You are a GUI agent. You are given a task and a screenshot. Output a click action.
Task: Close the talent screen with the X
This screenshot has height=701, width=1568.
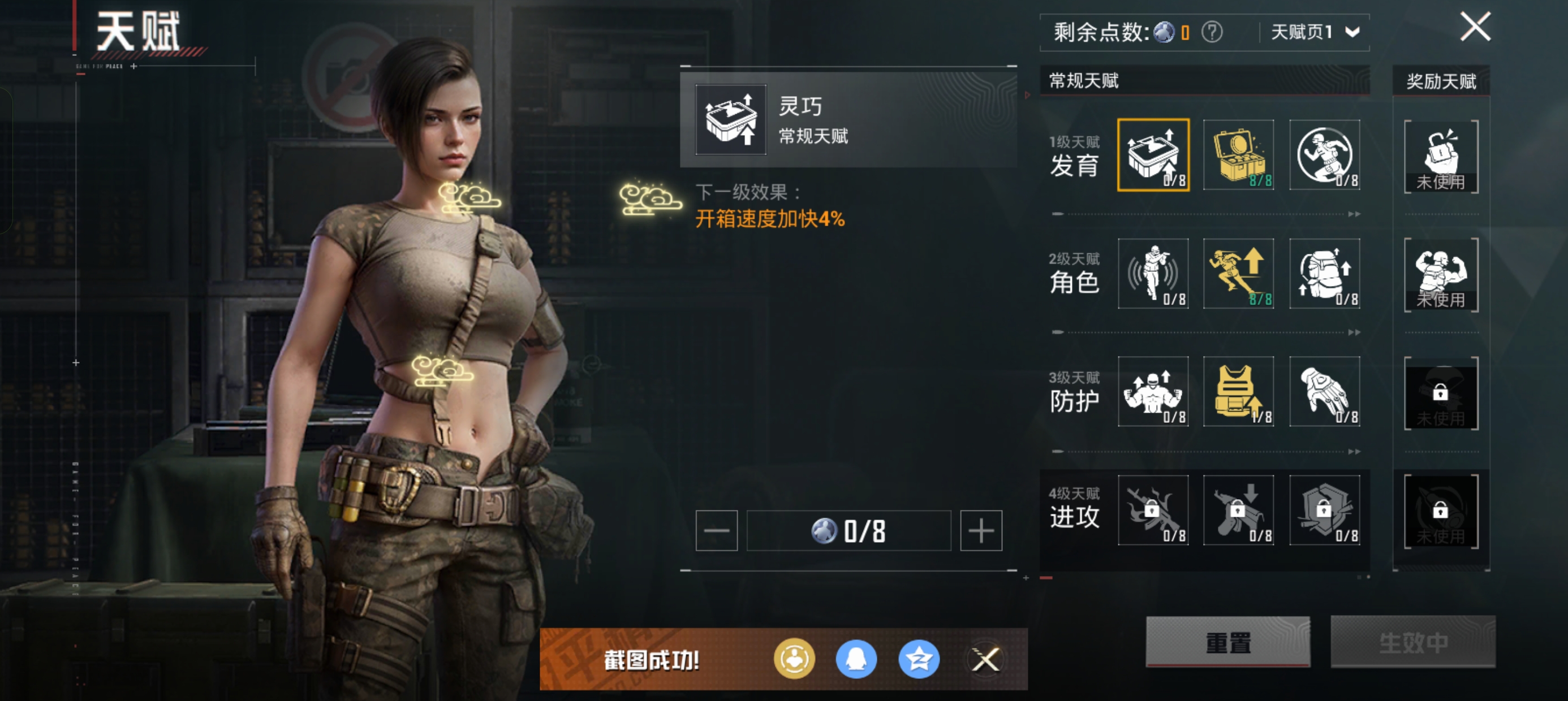tap(1475, 27)
